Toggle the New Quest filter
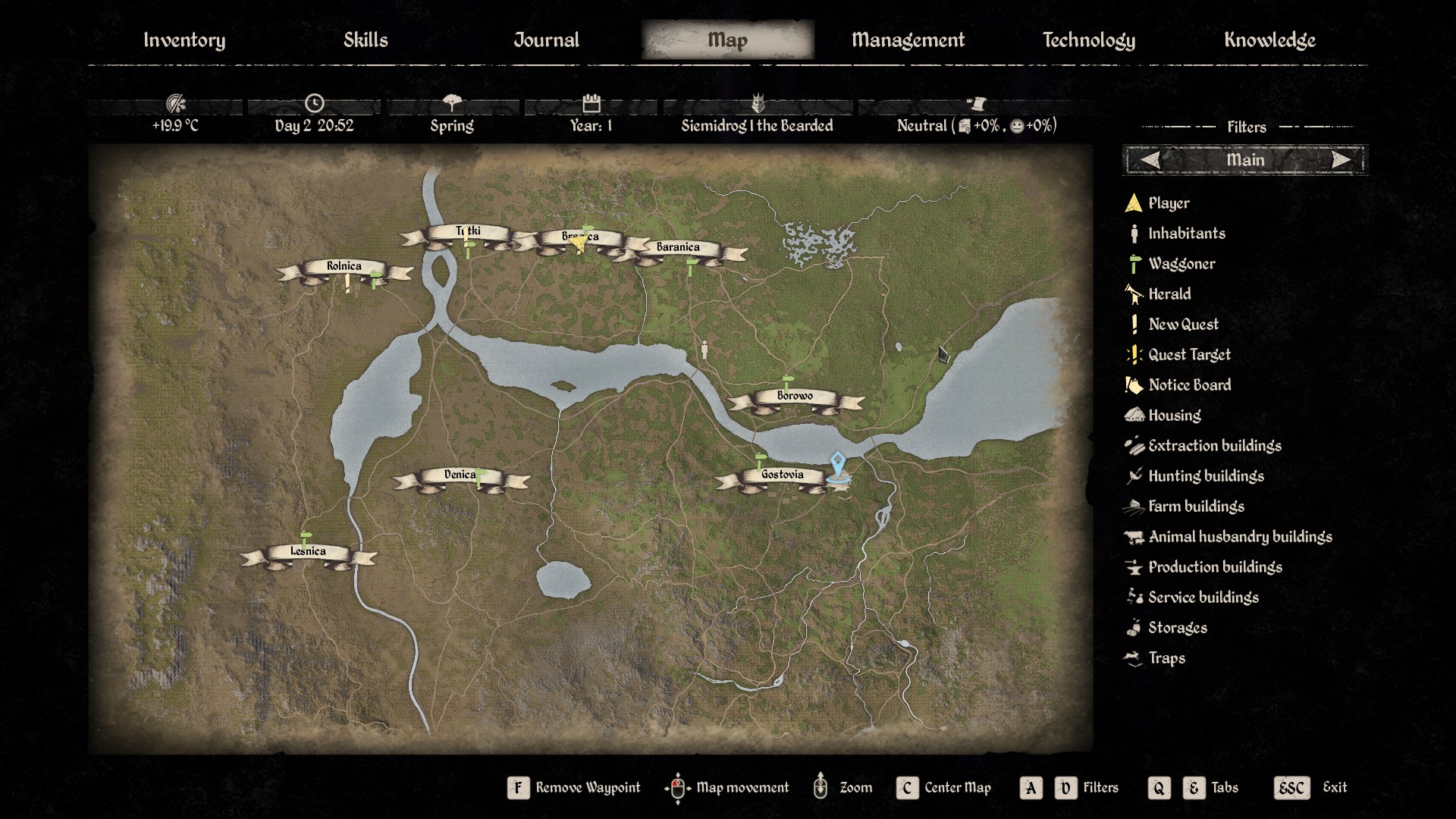This screenshot has height=819, width=1456. [1183, 325]
